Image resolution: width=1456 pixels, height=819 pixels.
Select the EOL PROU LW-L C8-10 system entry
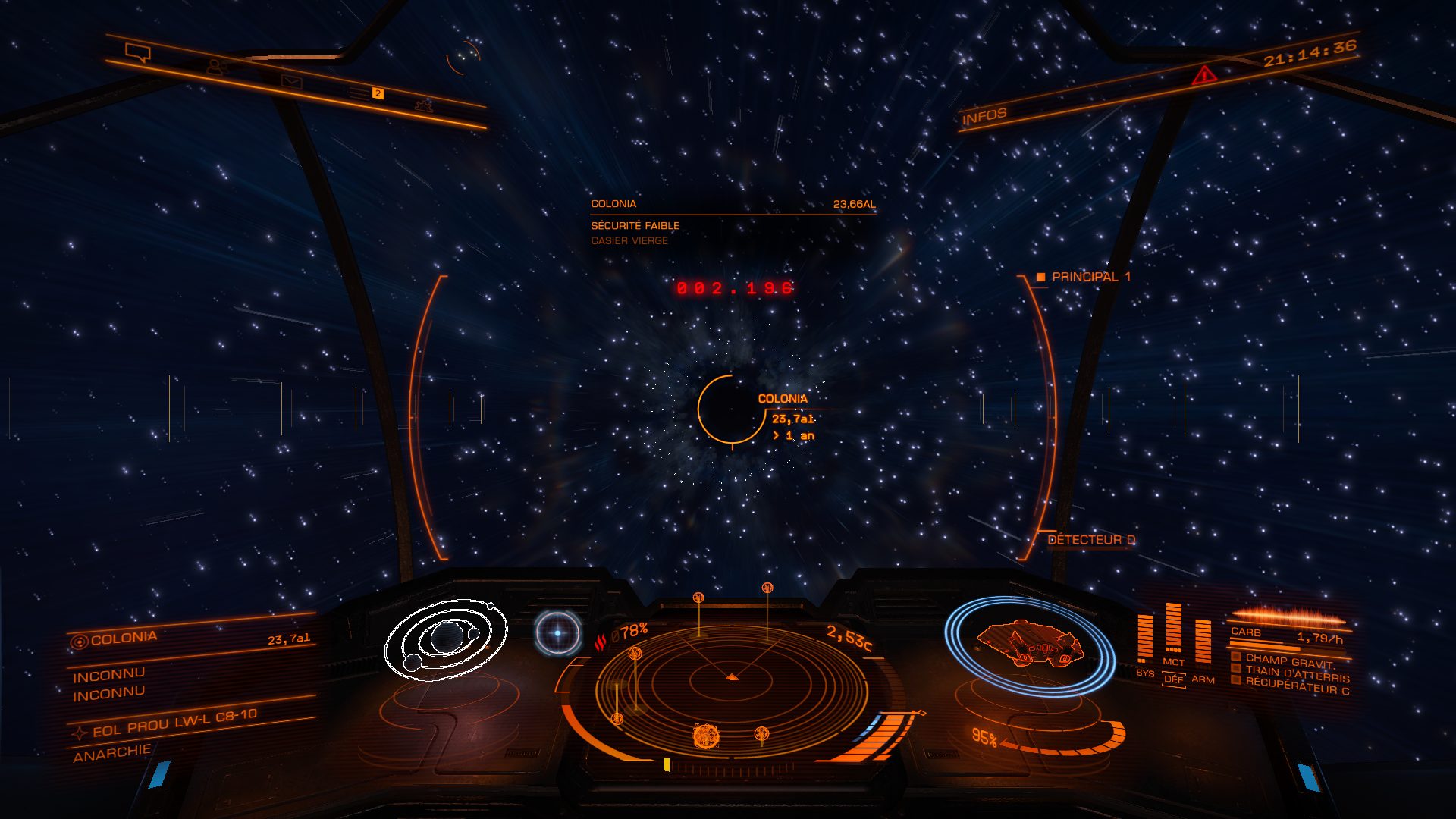click(174, 723)
